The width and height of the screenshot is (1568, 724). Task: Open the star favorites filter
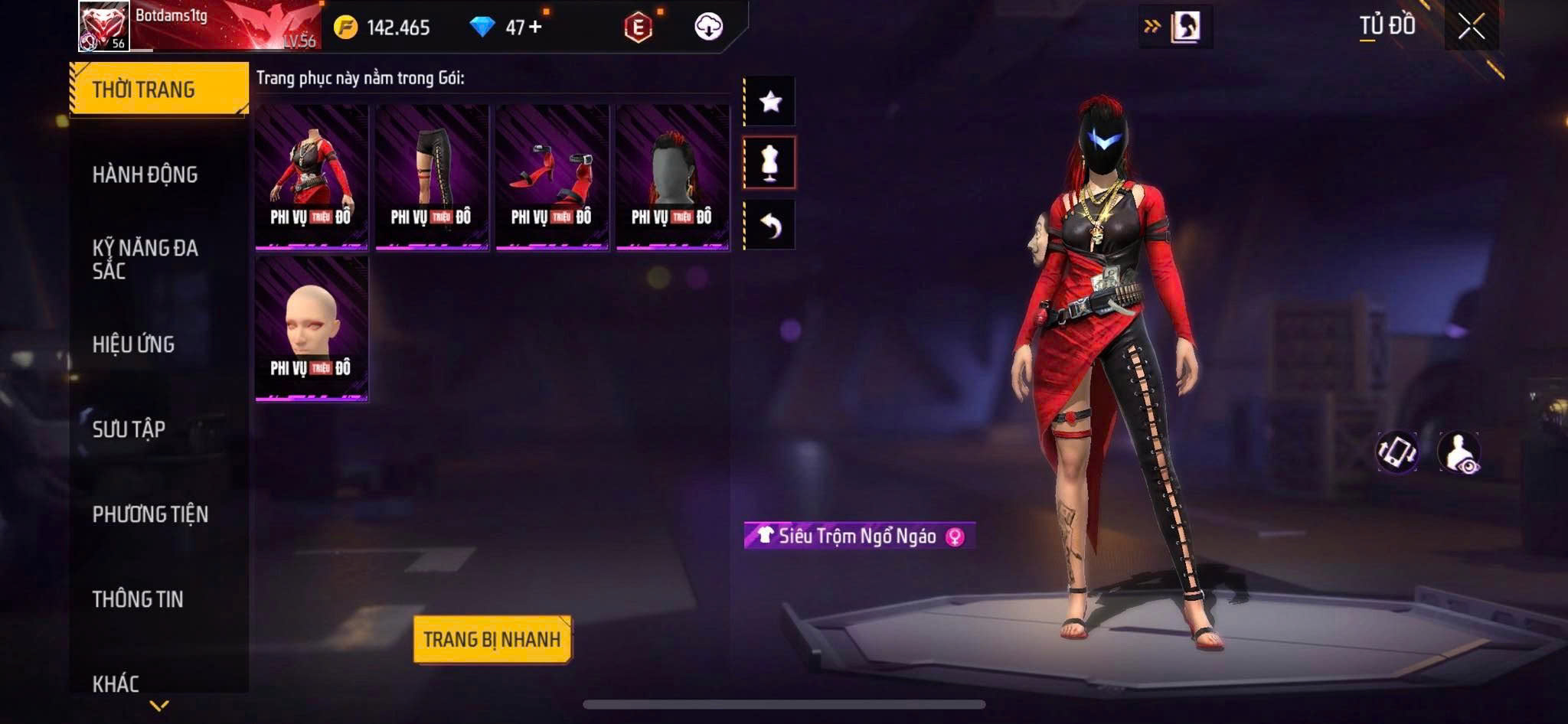click(x=770, y=101)
